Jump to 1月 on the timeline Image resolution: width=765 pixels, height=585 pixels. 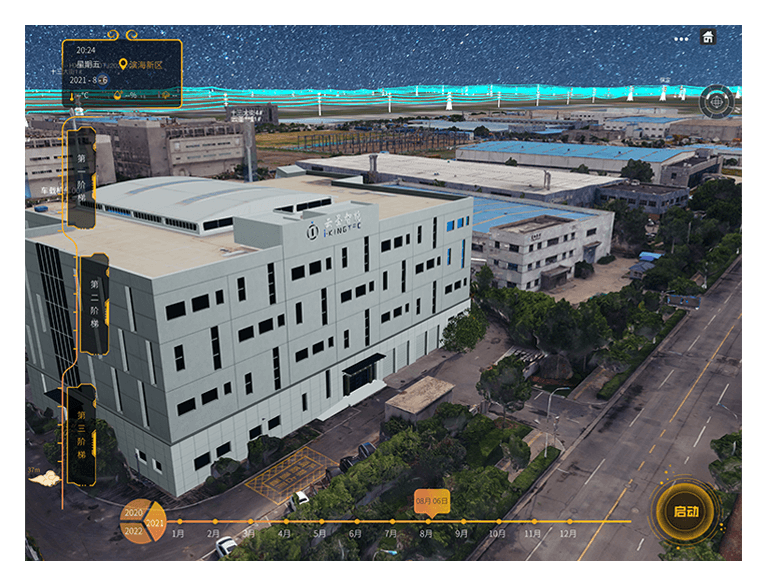[179, 533]
